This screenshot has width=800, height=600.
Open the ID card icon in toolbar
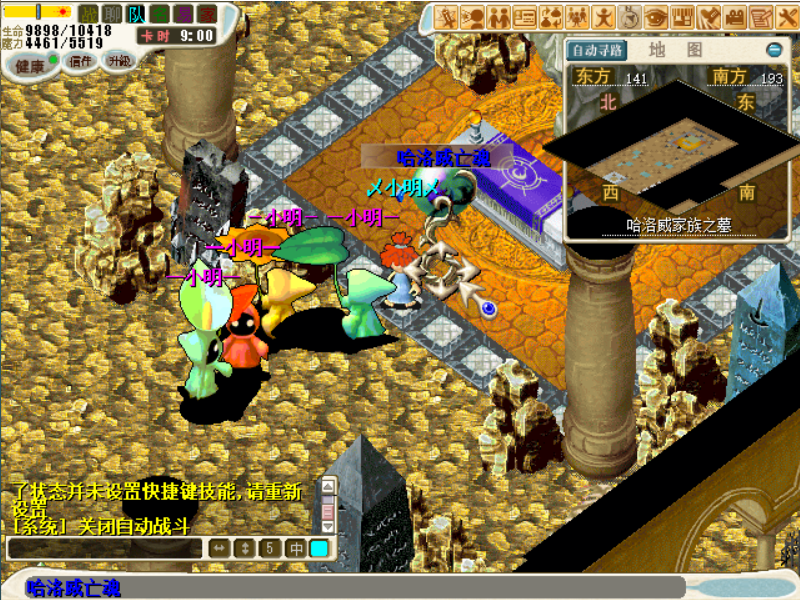[x=525, y=17]
